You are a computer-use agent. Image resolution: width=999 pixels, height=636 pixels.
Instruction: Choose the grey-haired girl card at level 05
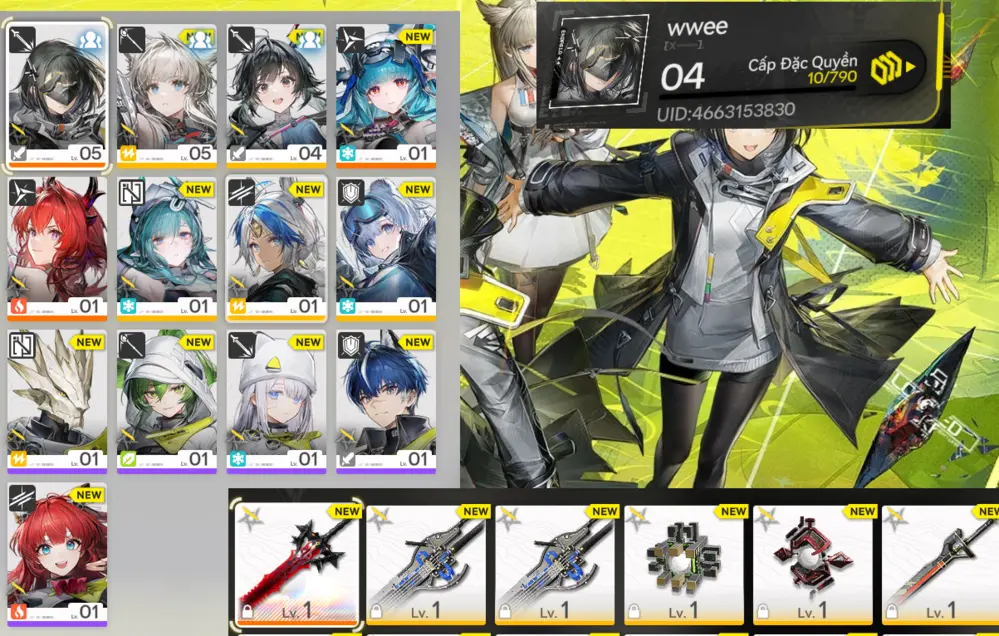(x=167, y=94)
